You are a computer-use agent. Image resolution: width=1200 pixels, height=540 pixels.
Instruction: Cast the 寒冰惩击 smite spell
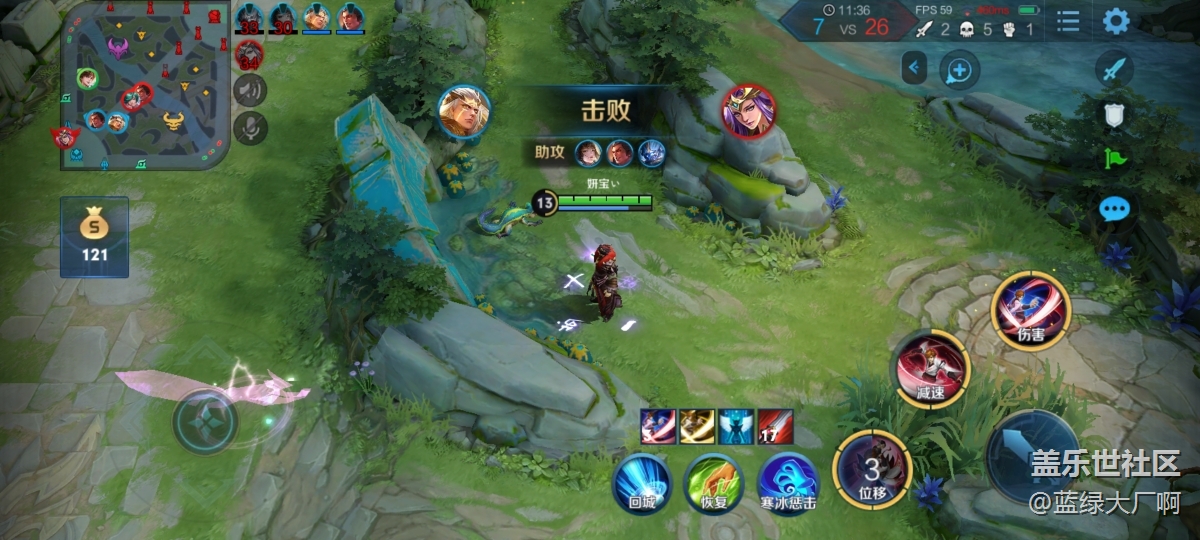(x=788, y=484)
